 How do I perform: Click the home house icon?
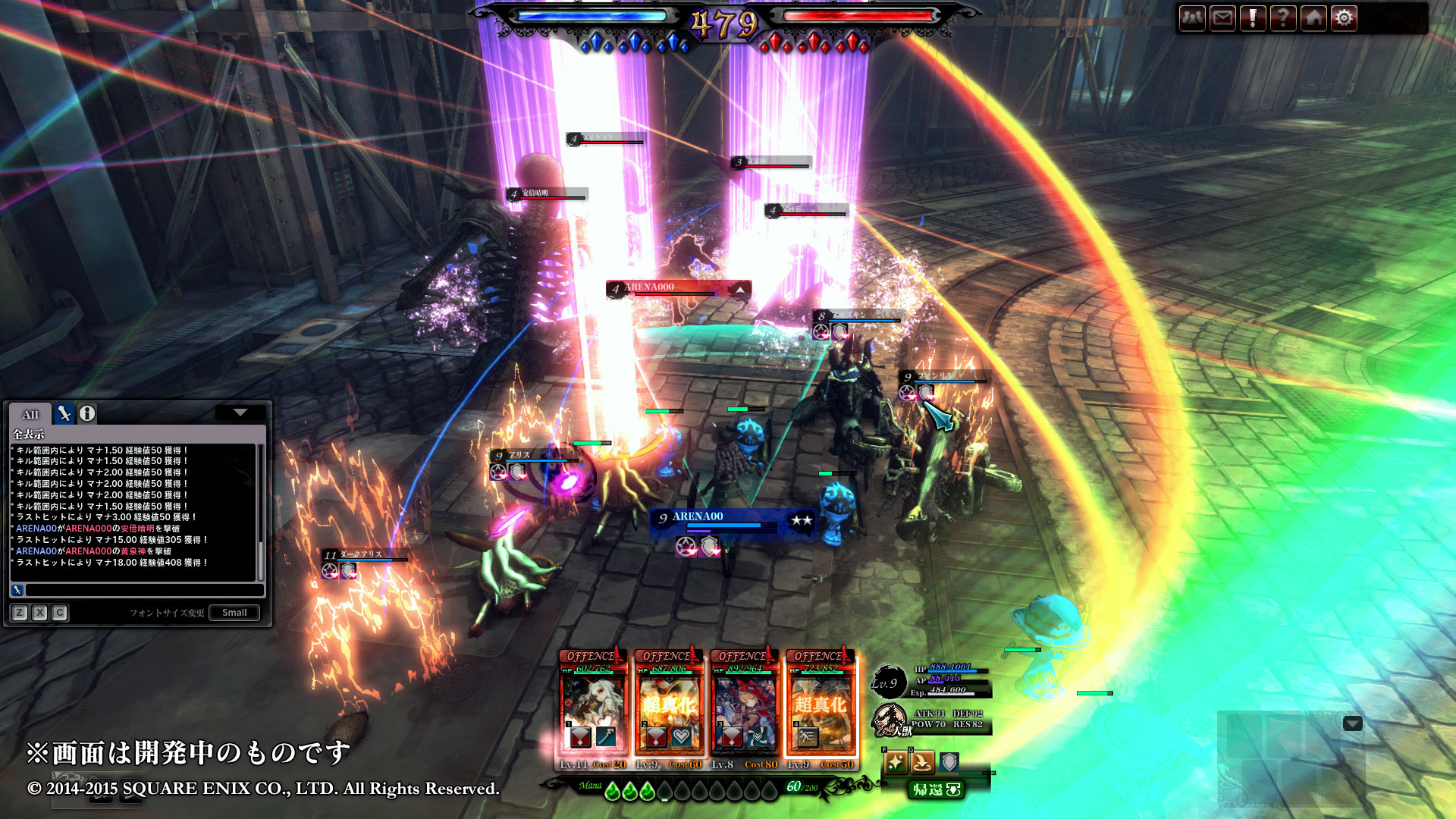tap(1313, 18)
